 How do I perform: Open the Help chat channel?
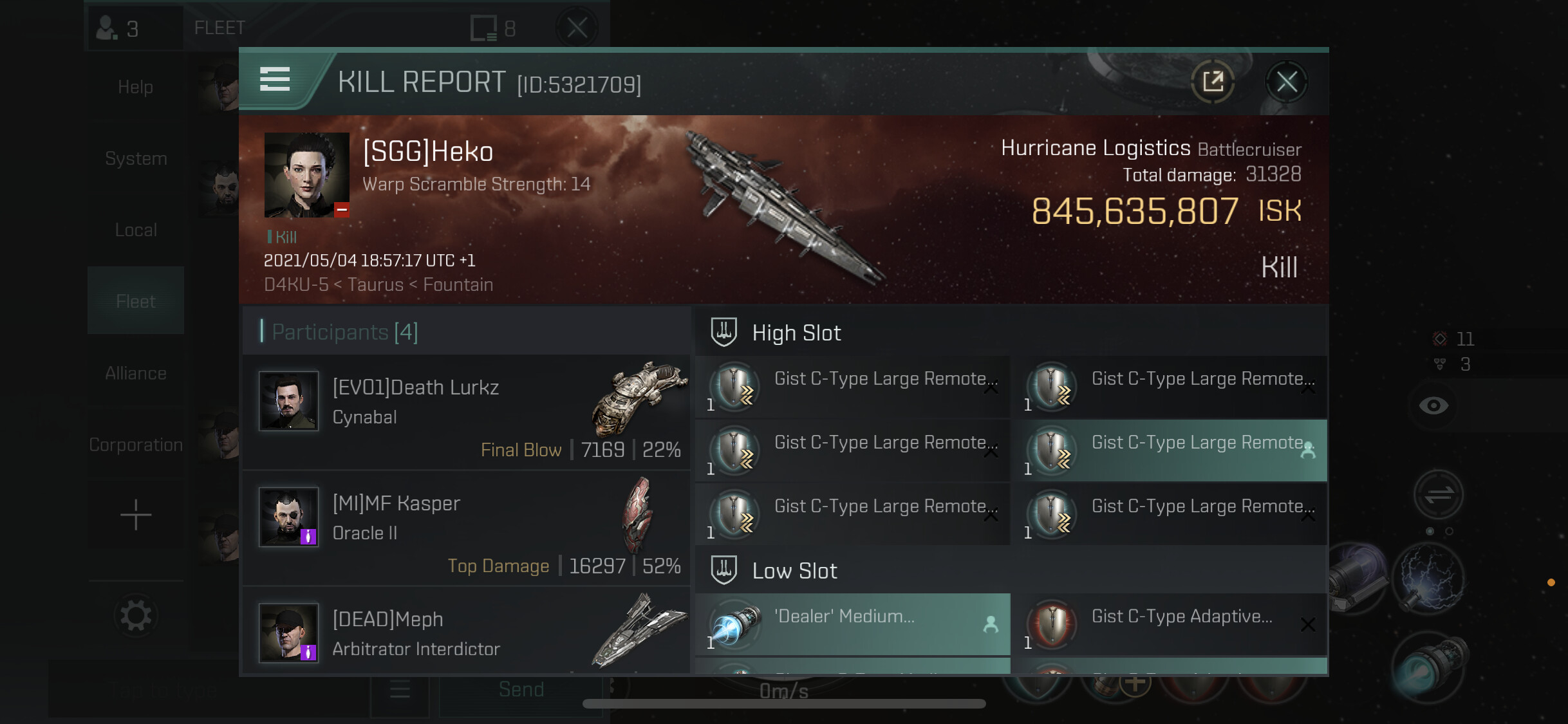[136, 87]
